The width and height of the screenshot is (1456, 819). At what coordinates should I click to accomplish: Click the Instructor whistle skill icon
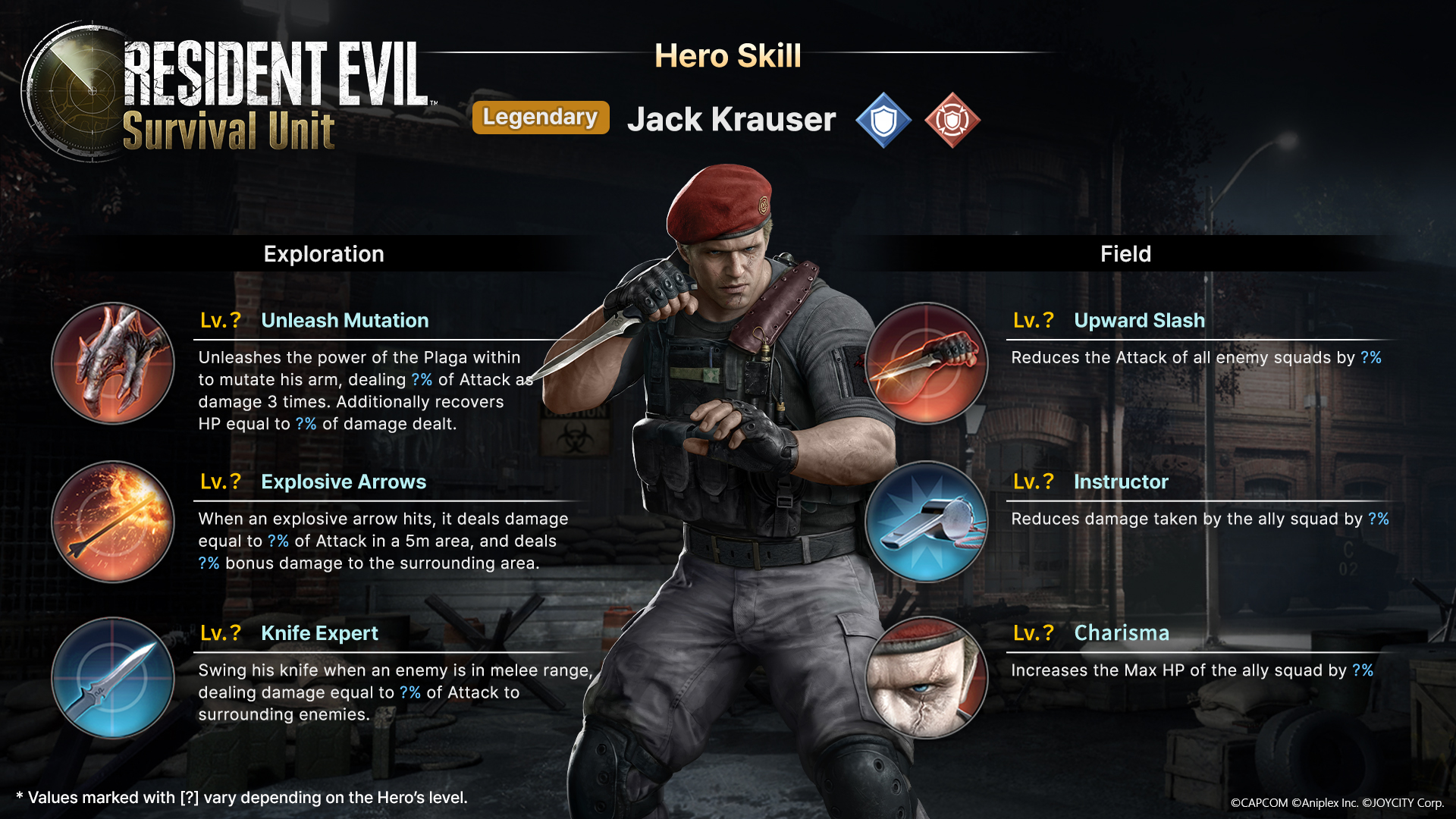tap(926, 522)
